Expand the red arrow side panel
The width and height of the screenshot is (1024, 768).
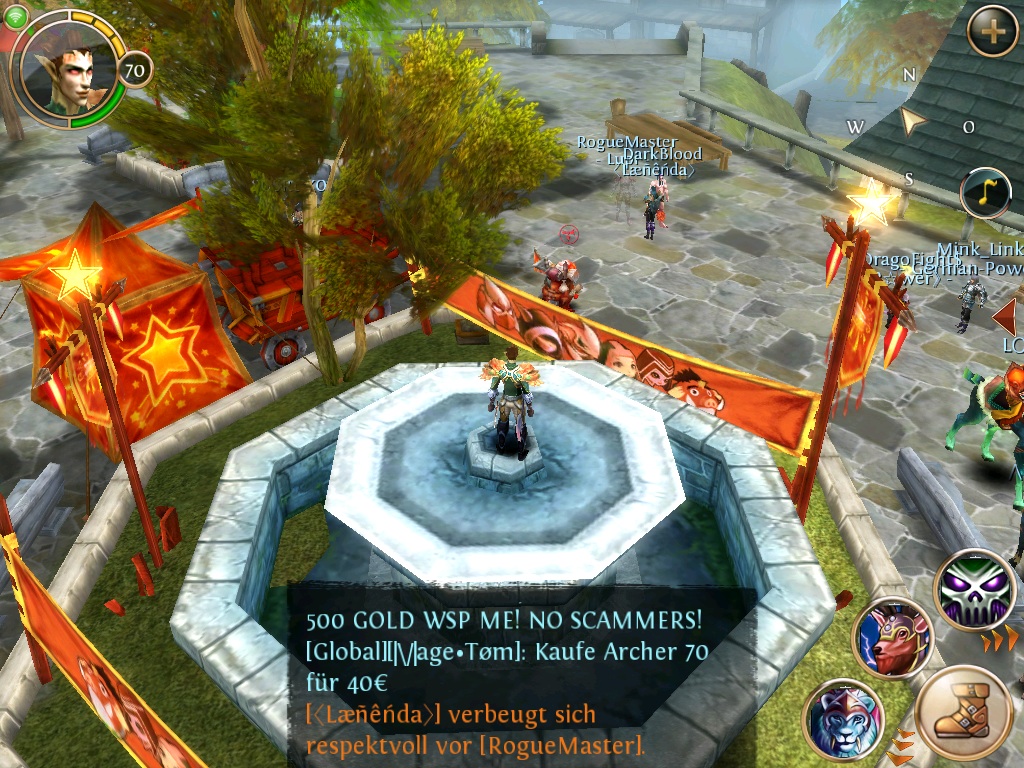(x=1004, y=316)
